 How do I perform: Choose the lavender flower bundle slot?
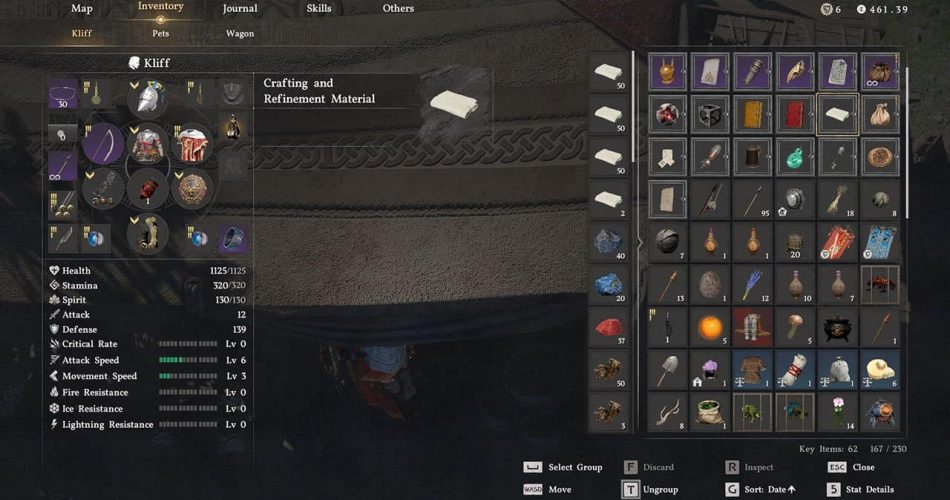752,285
